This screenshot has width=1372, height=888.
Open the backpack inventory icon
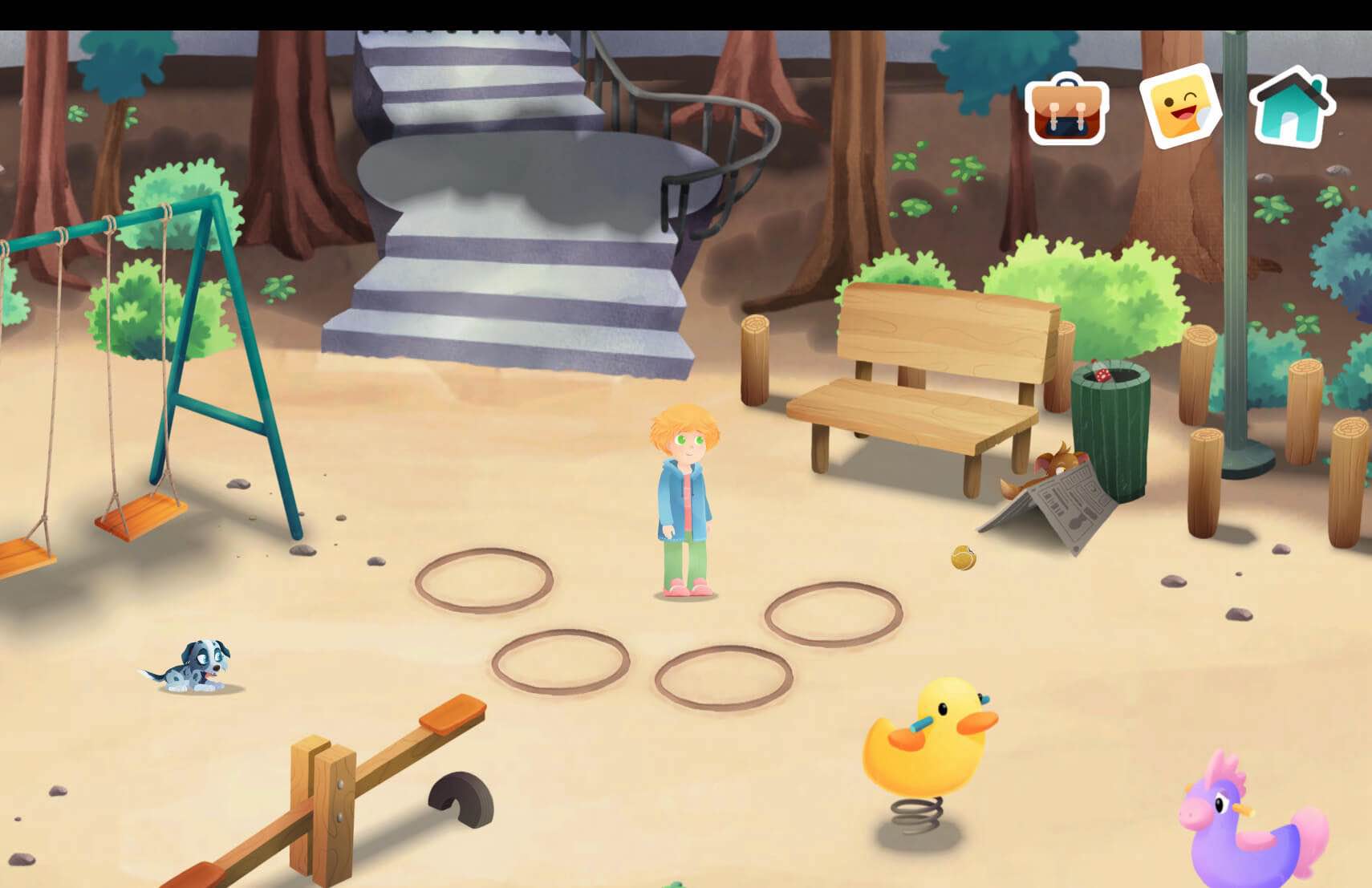(x=1066, y=111)
